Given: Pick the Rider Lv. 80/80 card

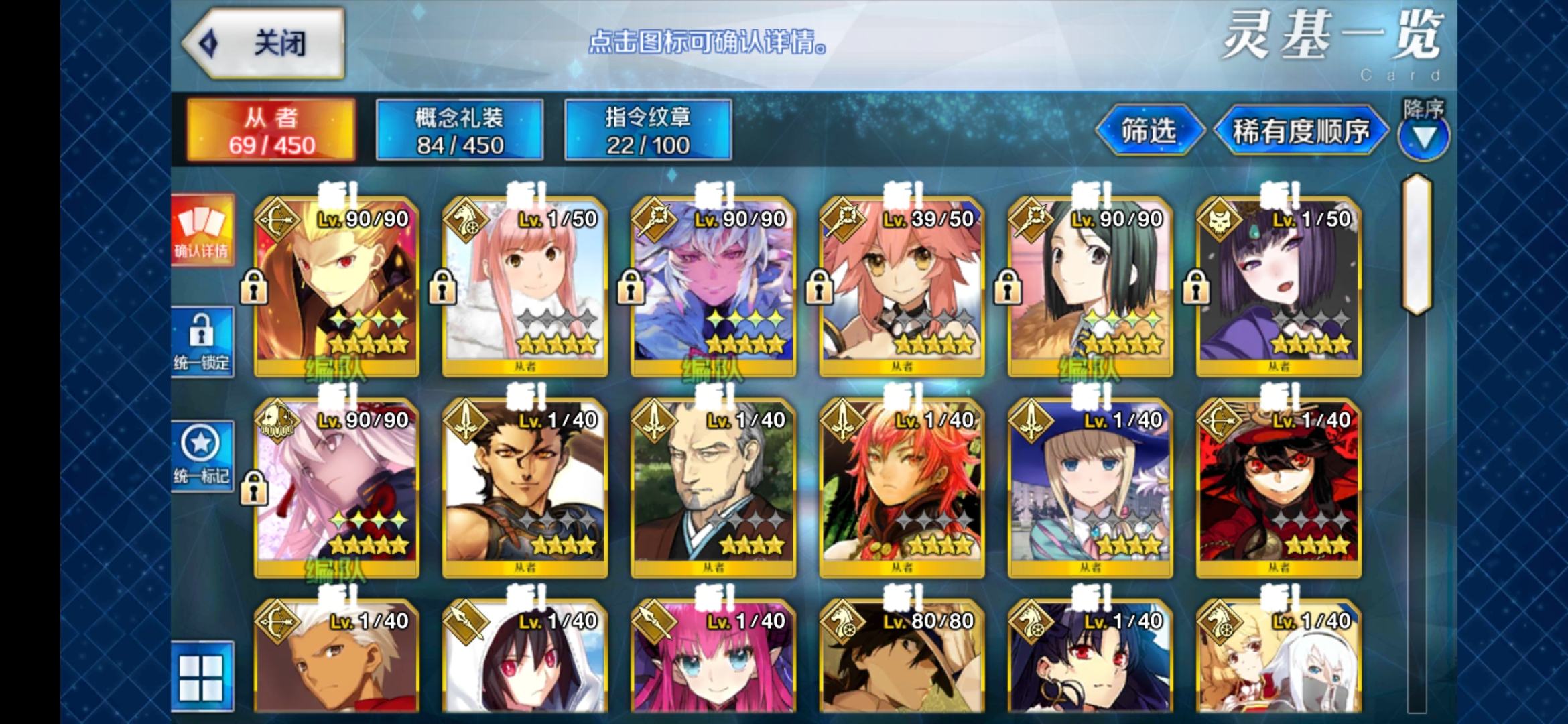Looking at the screenshot, I should click(x=902, y=660).
